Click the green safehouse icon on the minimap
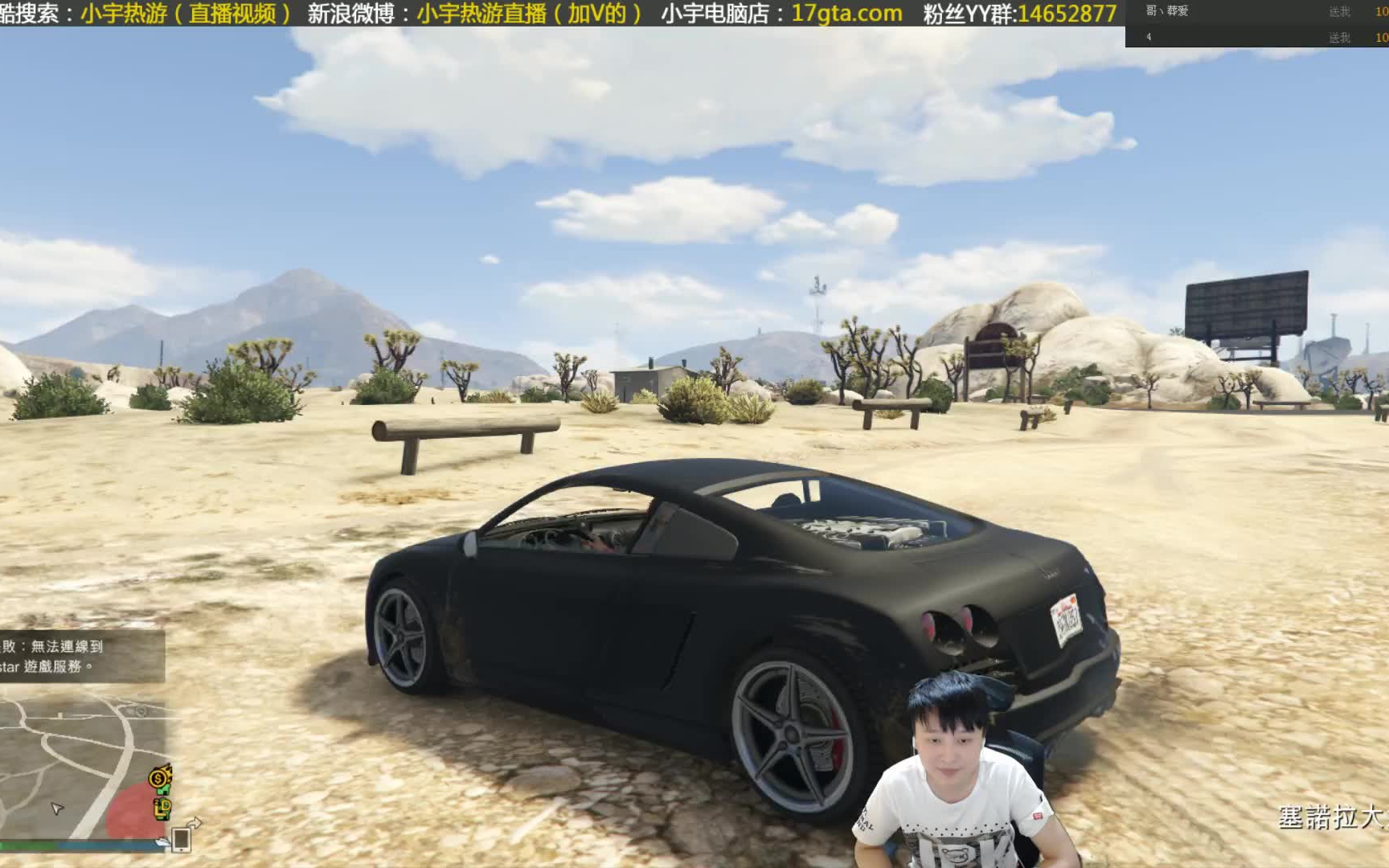 (x=164, y=790)
